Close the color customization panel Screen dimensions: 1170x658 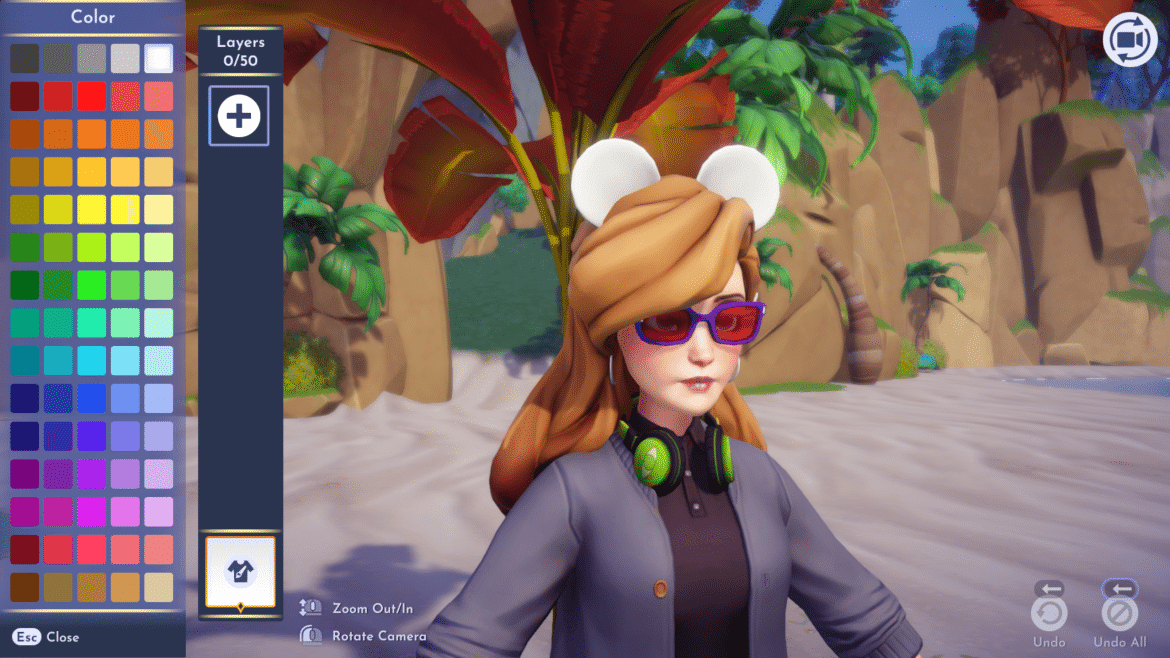[47, 637]
